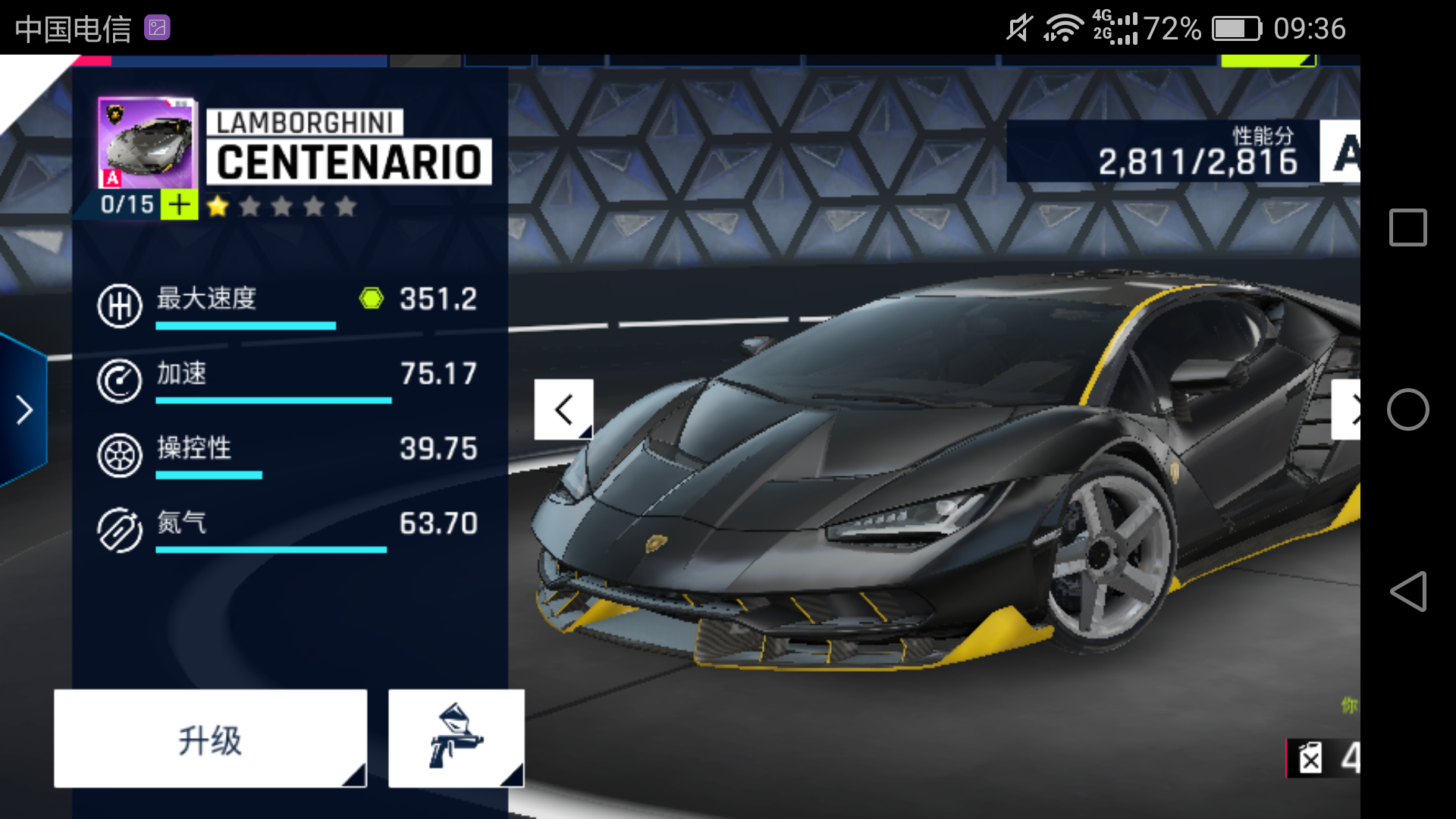Show the previous car with left arrow
Image resolution: width=1456 pixels, height=819 pixels.
[x=563, y=409]
